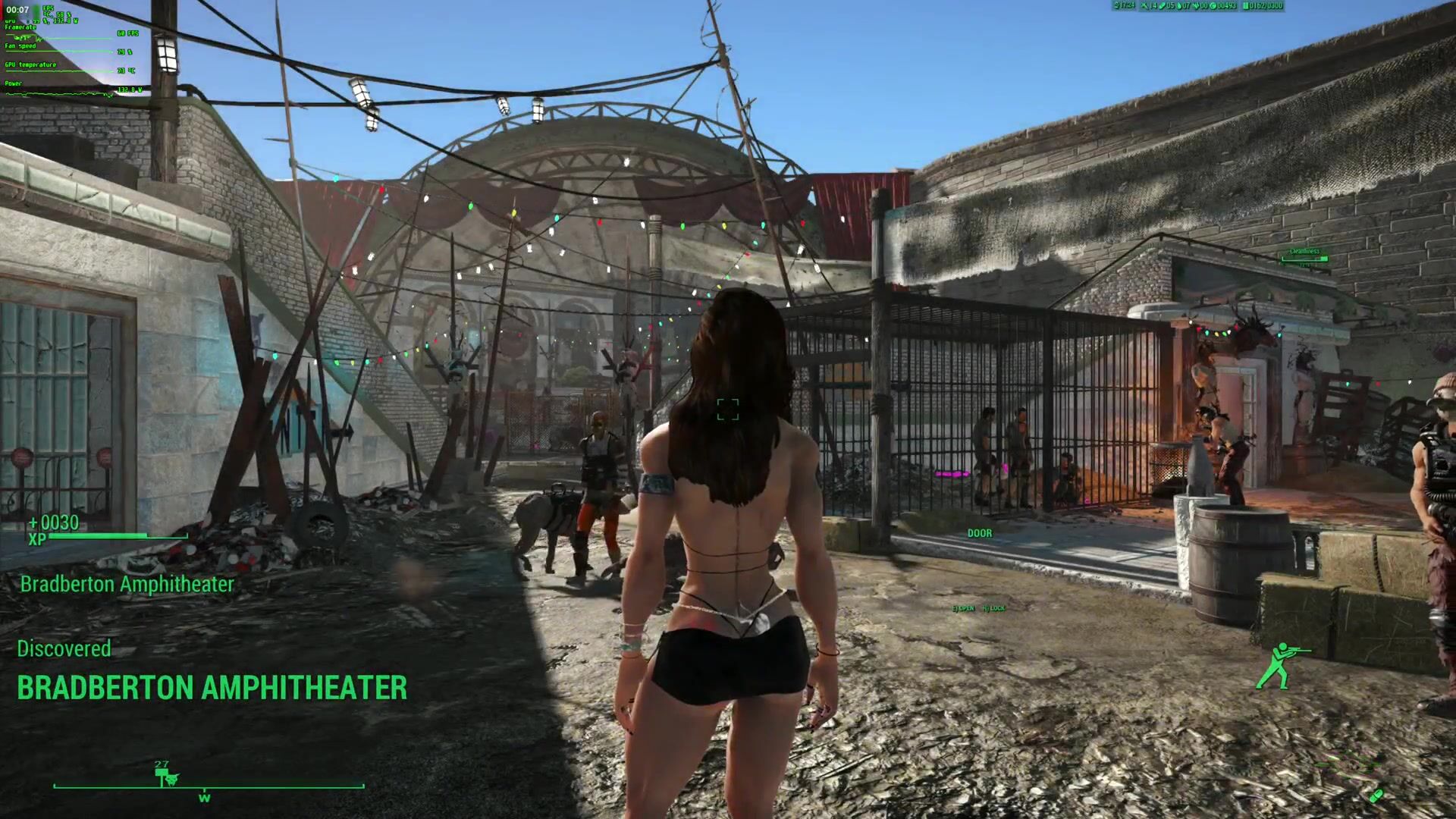1456x819 pixels.
Task: Click the caps counter icon in status bar
Action: click(1213, 6)
